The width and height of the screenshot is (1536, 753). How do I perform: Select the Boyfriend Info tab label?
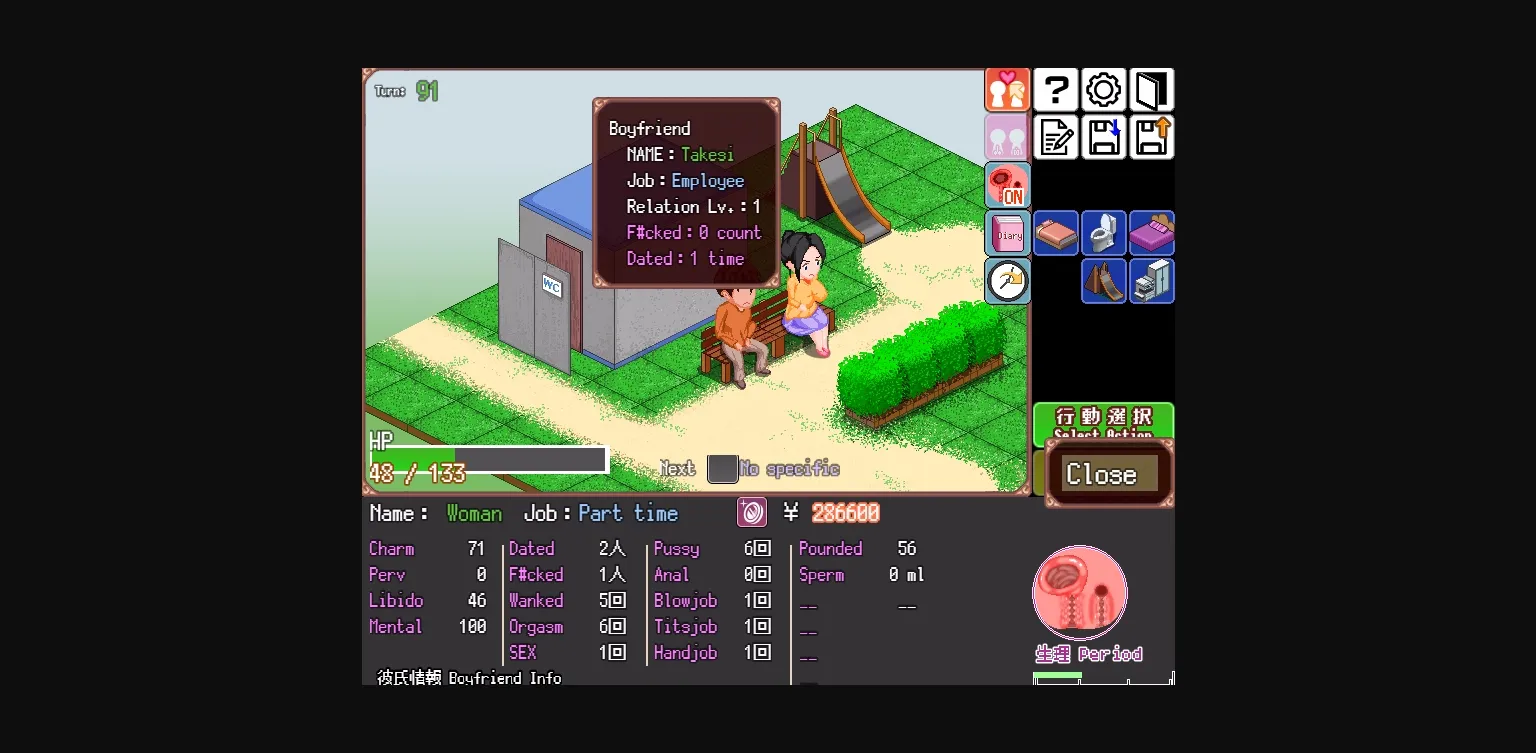point(466,678)
